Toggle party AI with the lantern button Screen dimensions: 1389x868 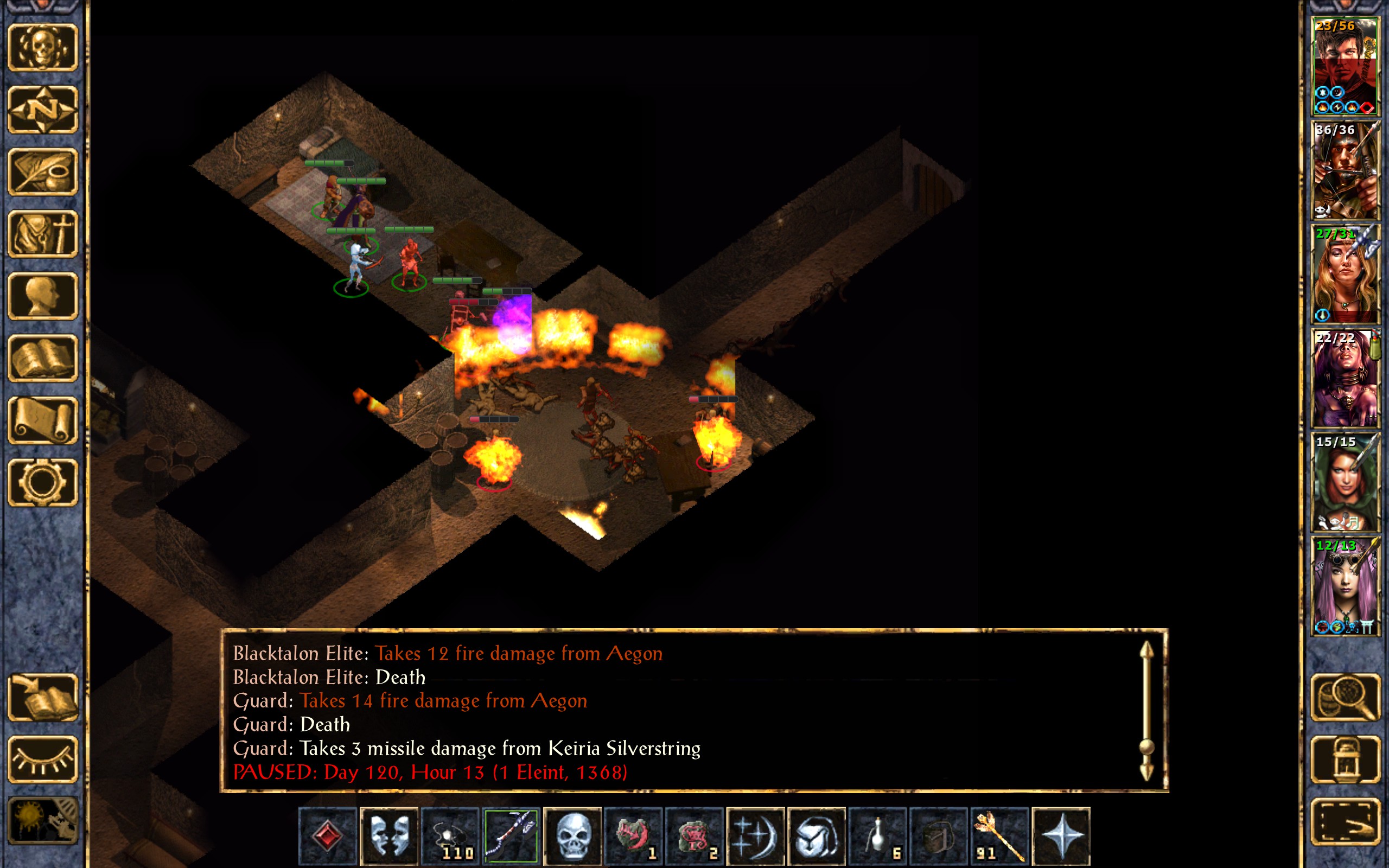1345,759
